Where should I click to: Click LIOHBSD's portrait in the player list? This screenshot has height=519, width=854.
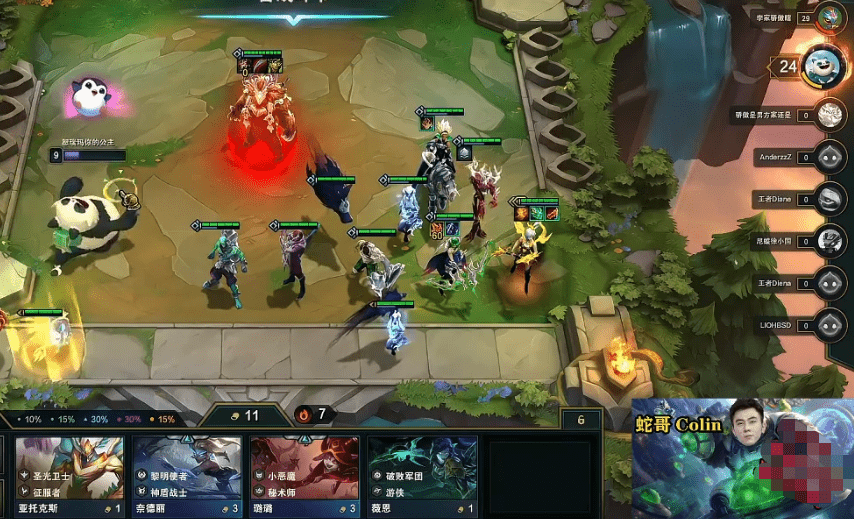point(828,324)
